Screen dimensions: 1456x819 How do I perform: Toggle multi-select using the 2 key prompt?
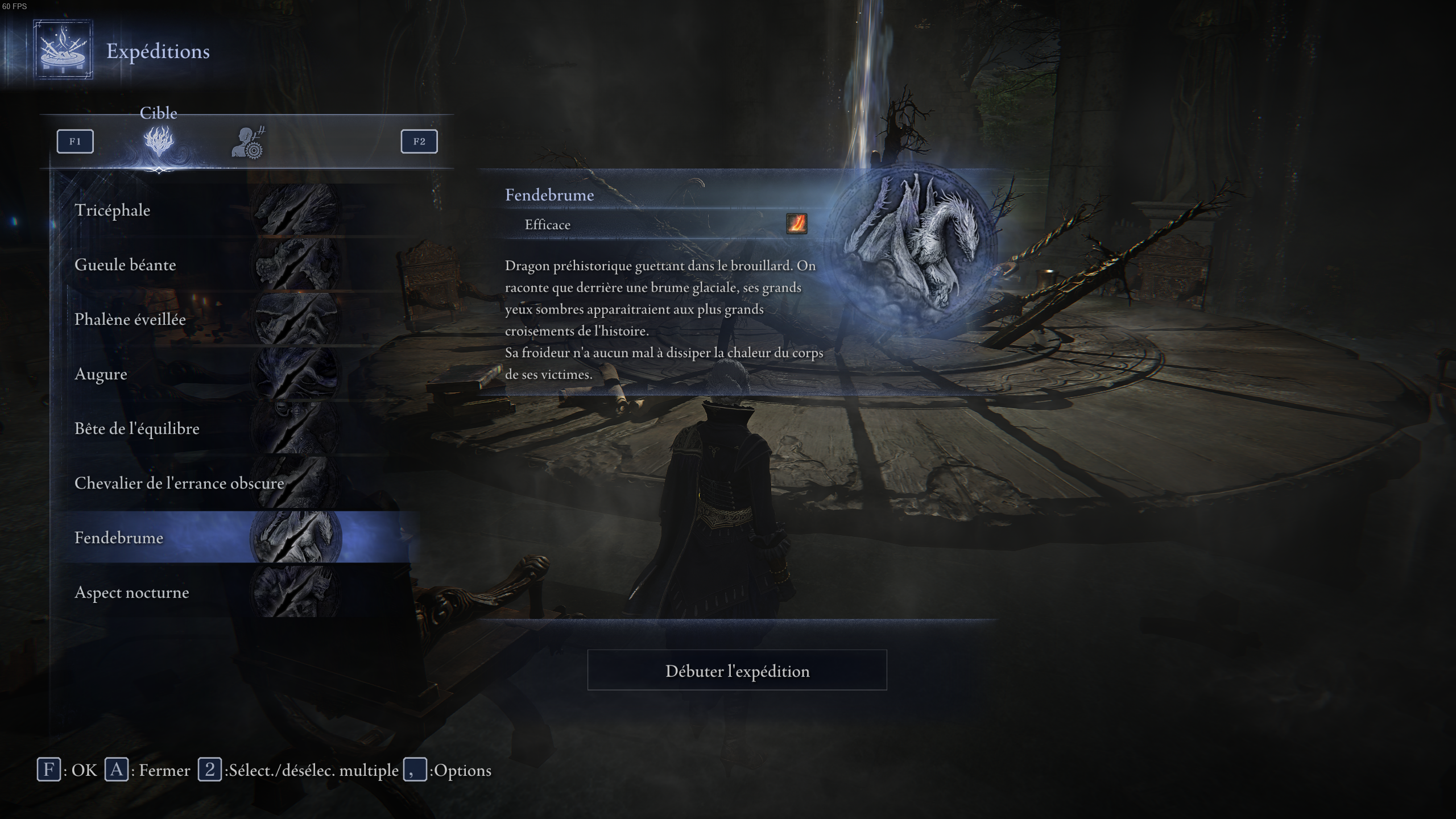click(x=211, y=770)
